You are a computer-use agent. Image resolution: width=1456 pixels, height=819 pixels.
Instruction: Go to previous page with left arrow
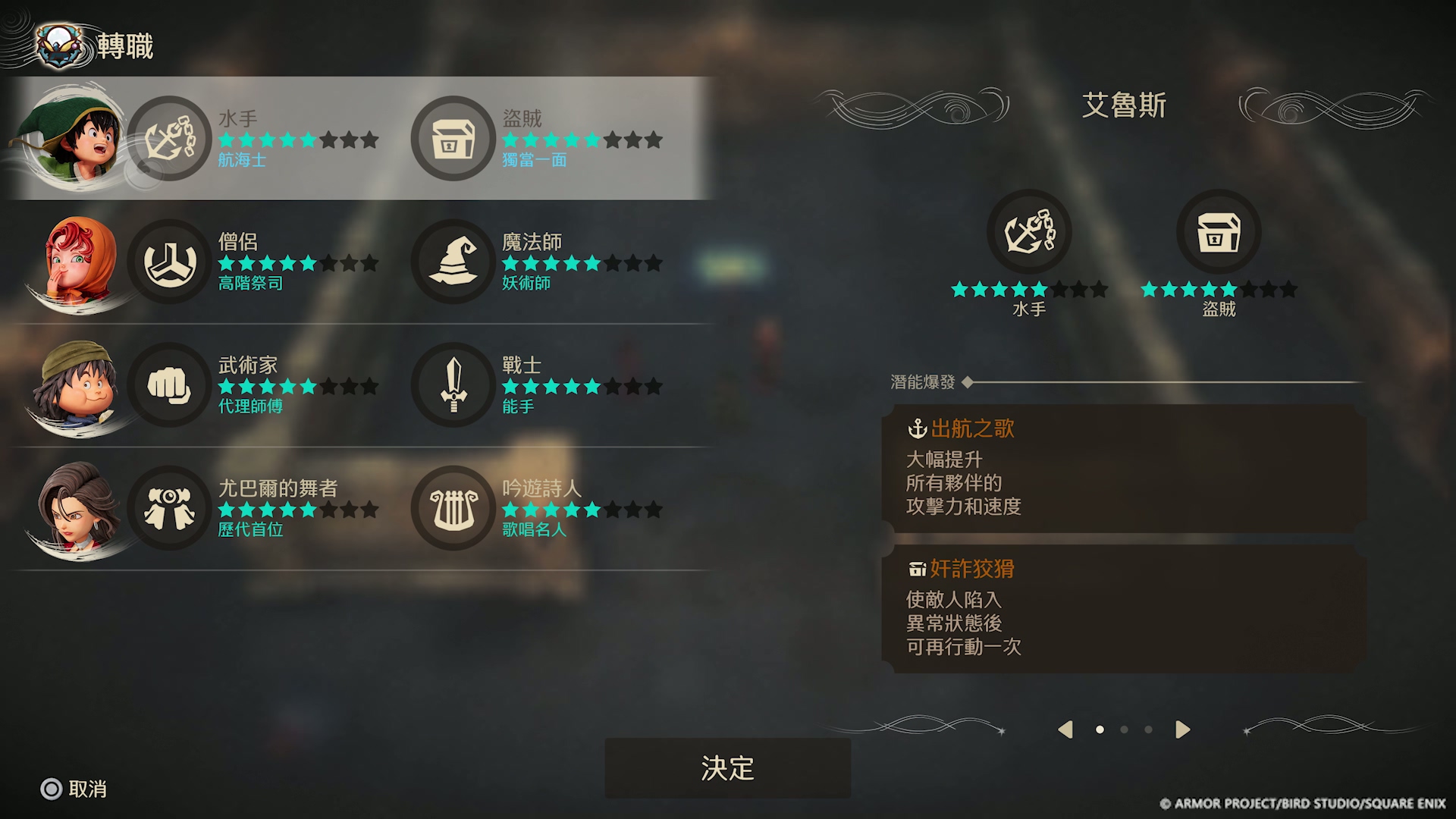(1065, 730)
